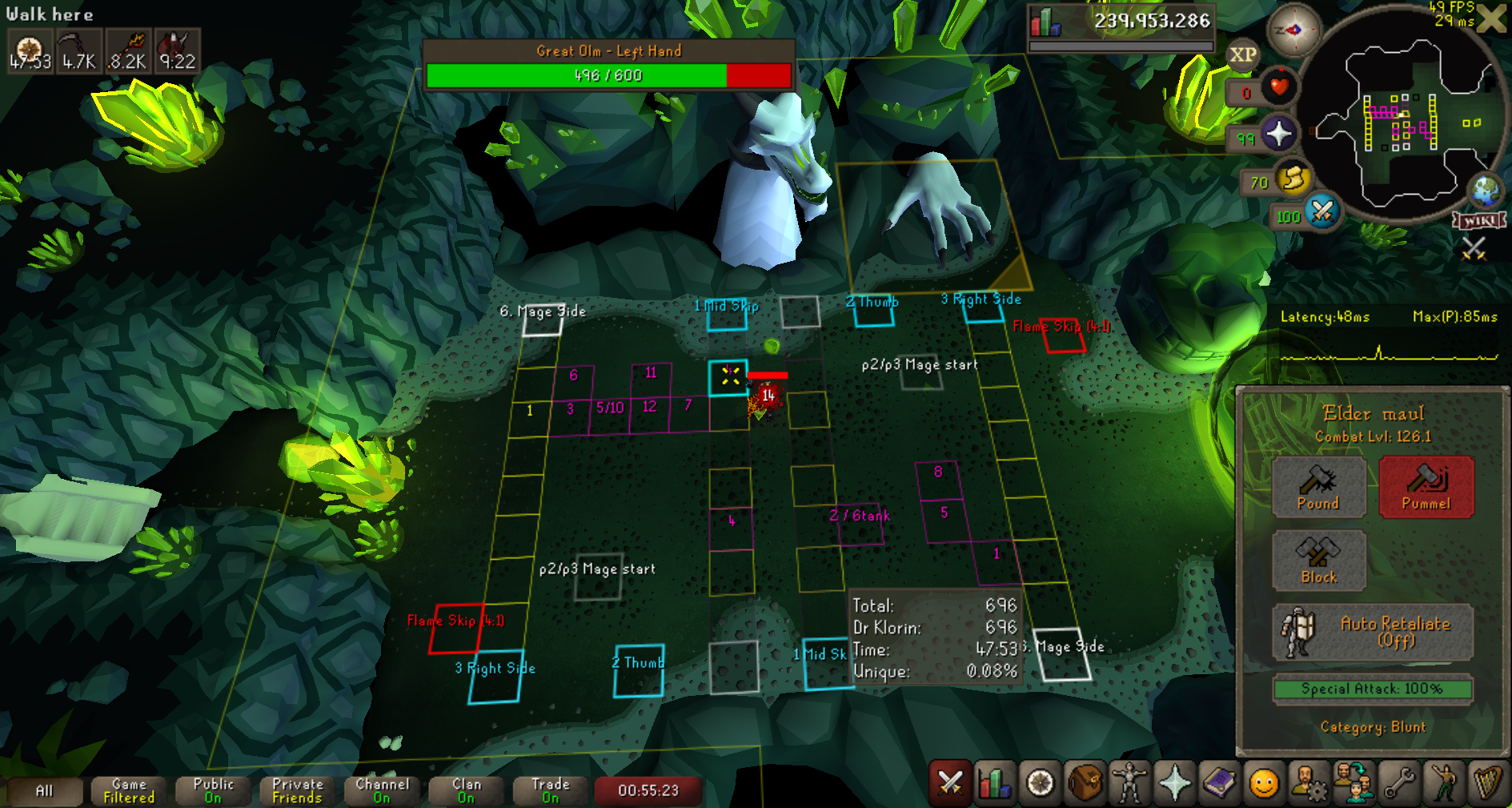
Task: Toggle Auto Retaliate
Action: (1373, 632)
